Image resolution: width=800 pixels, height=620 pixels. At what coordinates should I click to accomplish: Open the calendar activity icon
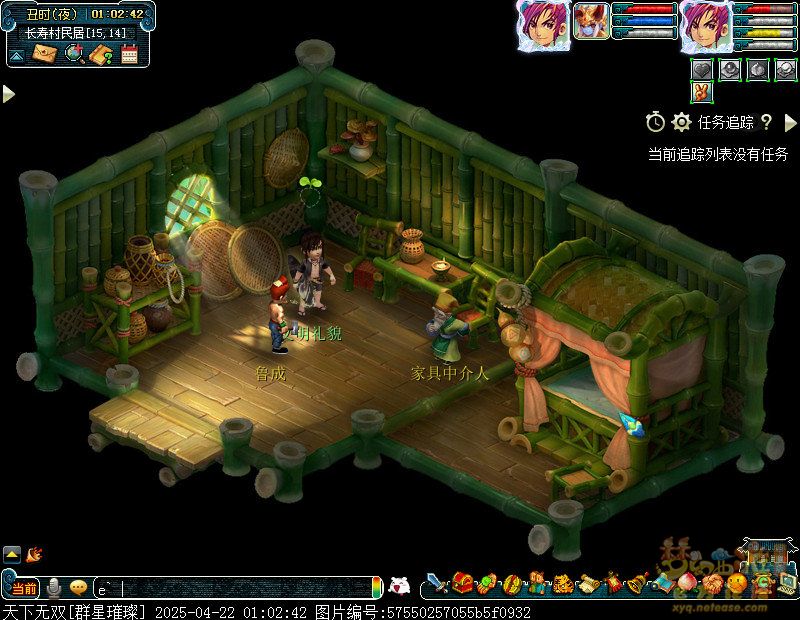129,54
